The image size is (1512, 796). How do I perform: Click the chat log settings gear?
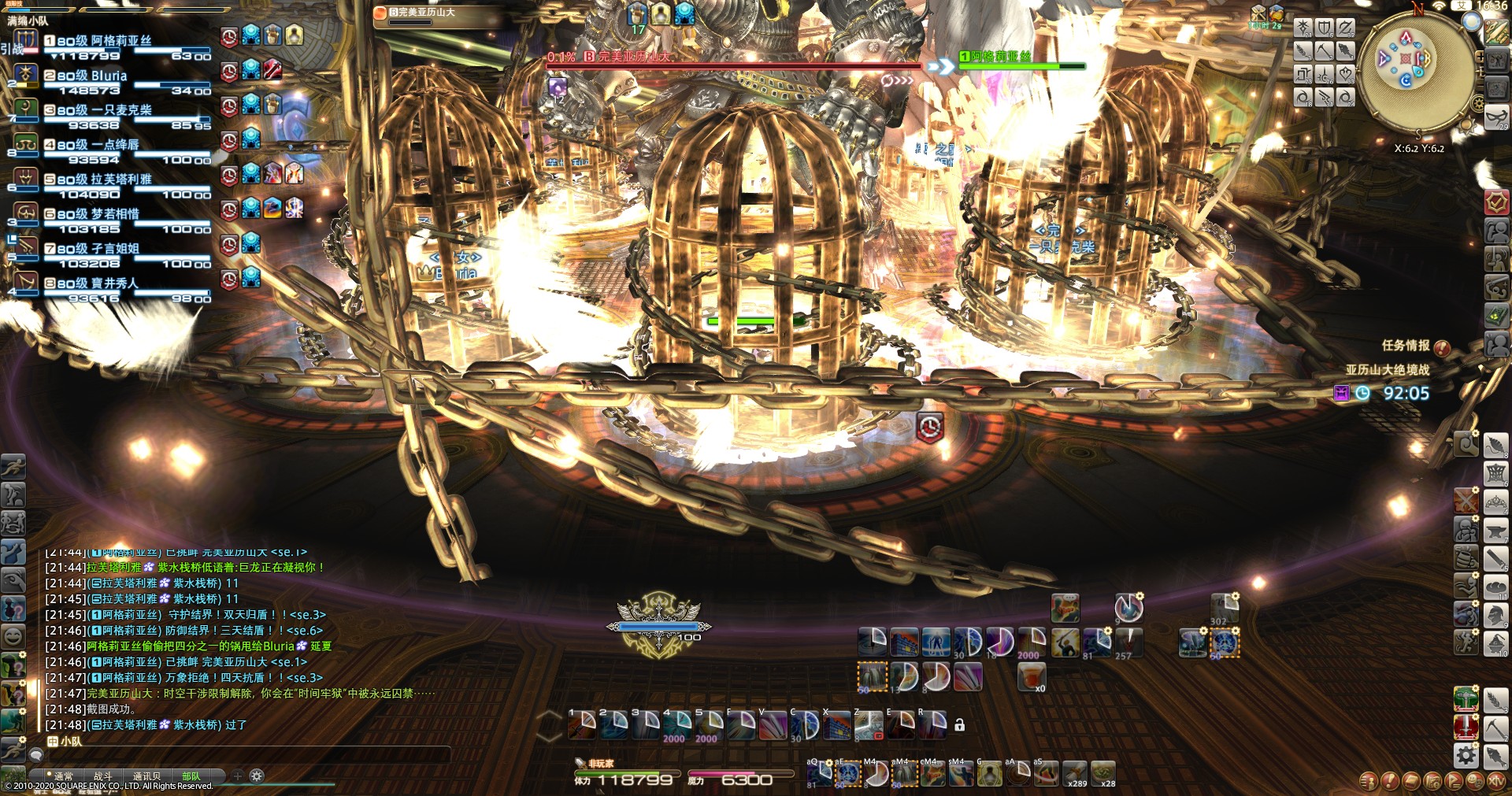[x=257, y=776]
